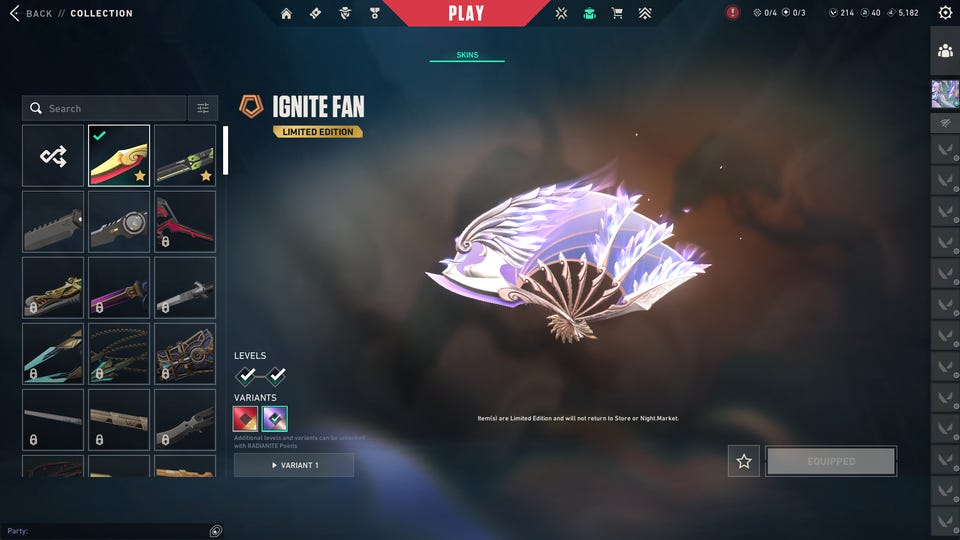Screen dimensions: 960x540
Task: Open the skin filter options
Action: point(202,108)
